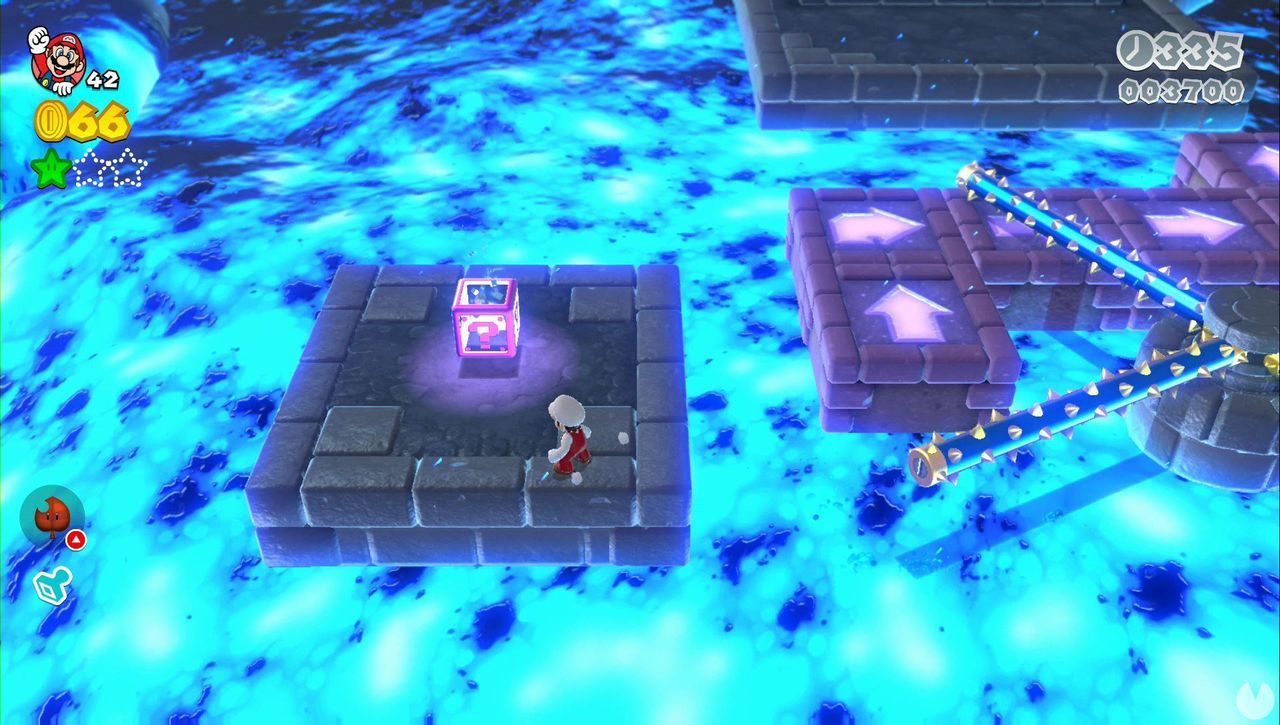1280x725 pixels.
Task: Click the first dotted star outline
Action: (90, 169)
